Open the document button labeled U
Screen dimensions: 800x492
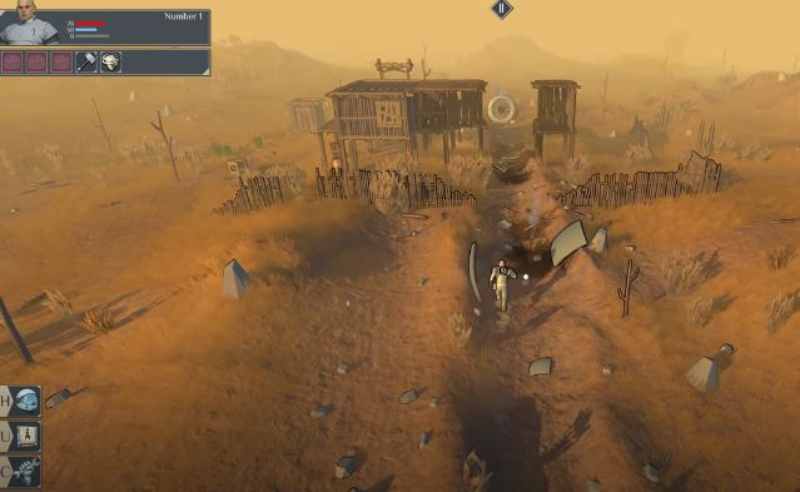coord(26,436)
